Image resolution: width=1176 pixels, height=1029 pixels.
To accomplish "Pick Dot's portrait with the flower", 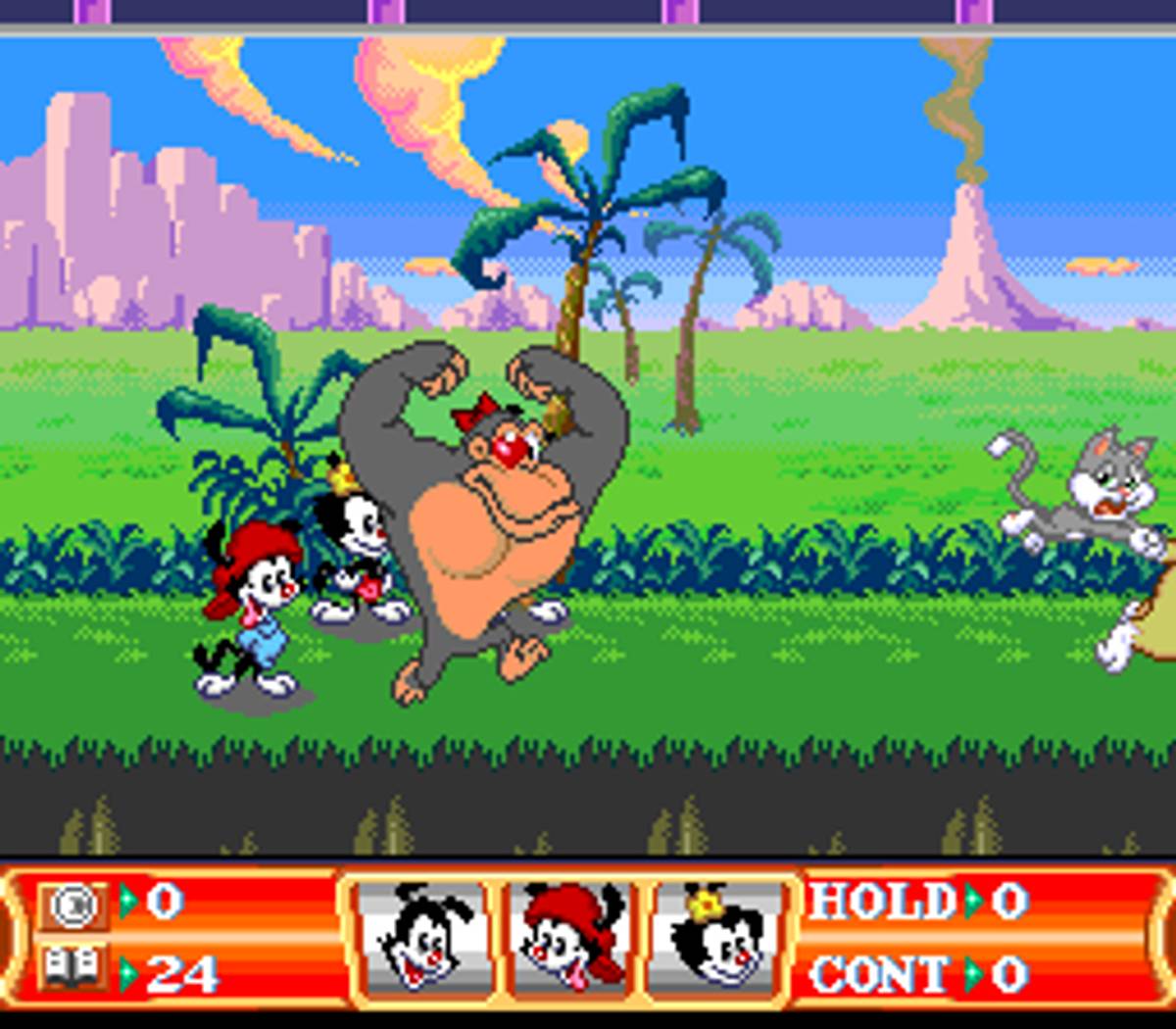I will pyautogui.click(x=718, y=938).
